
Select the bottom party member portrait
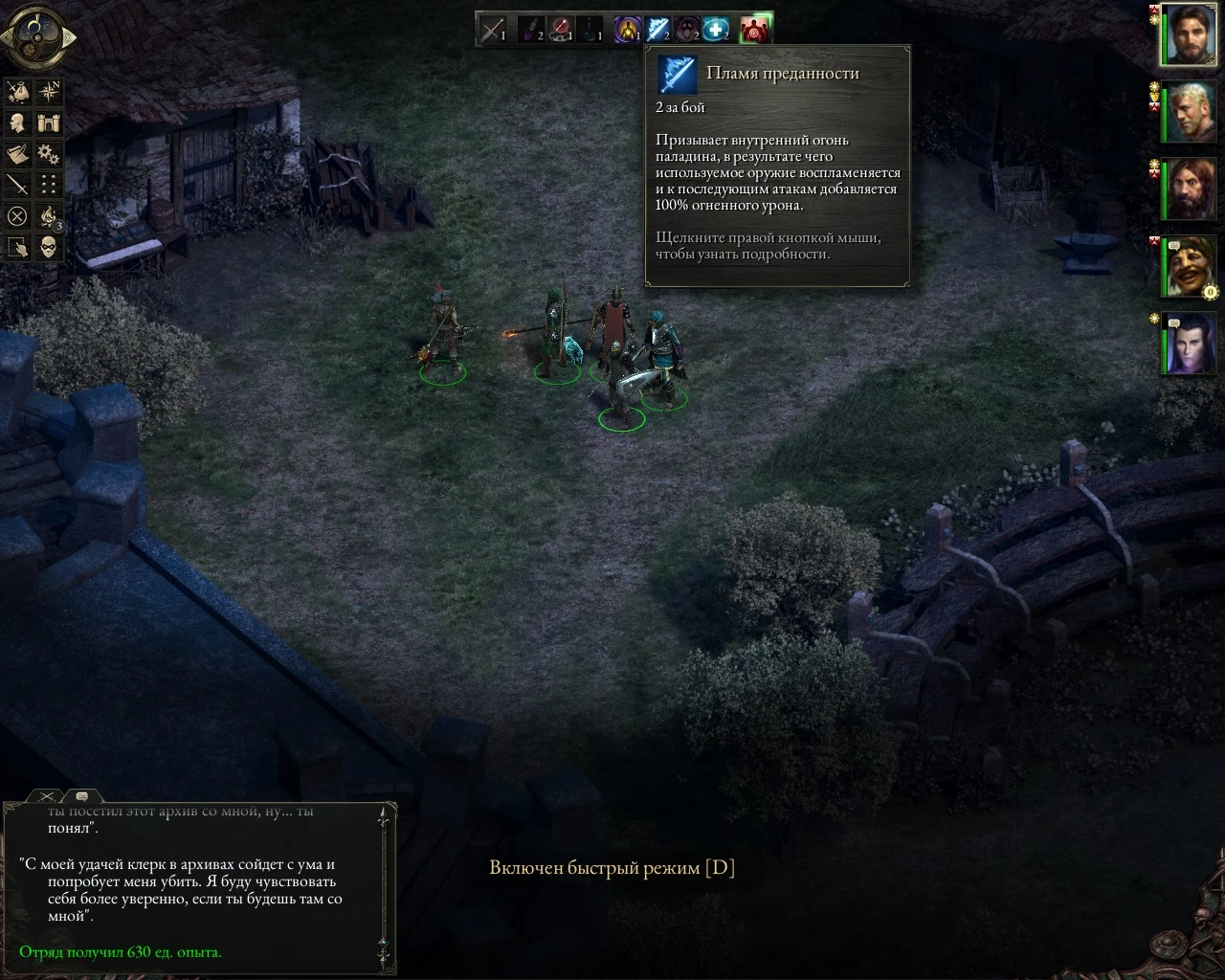coord(1187,342)
